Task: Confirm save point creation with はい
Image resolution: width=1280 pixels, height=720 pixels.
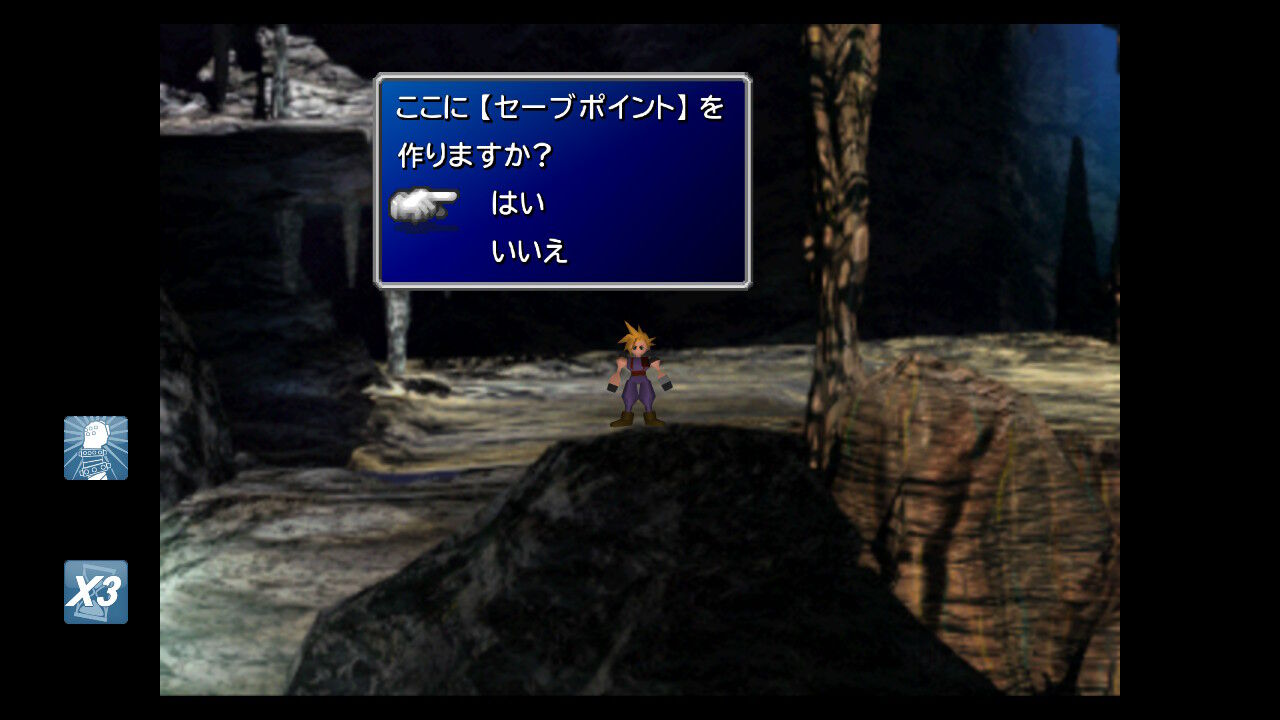Action: (x=520, y=201)
